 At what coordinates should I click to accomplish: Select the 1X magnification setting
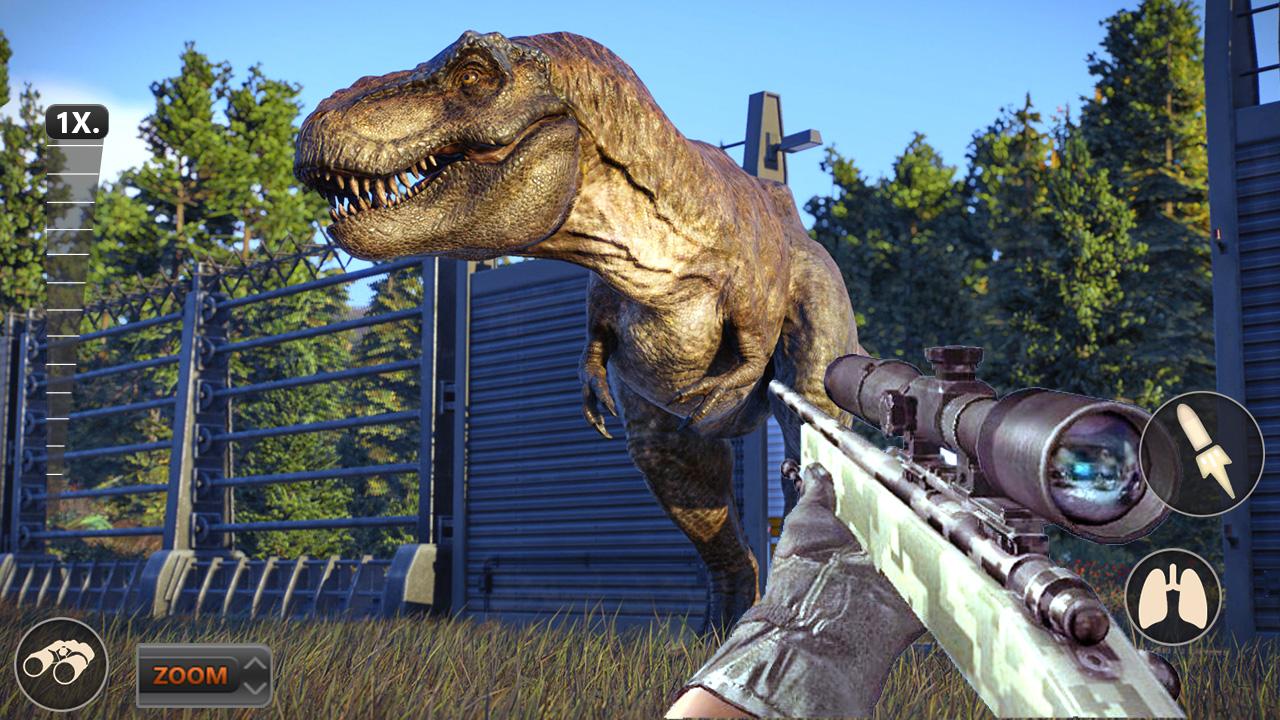click(75, 125)
